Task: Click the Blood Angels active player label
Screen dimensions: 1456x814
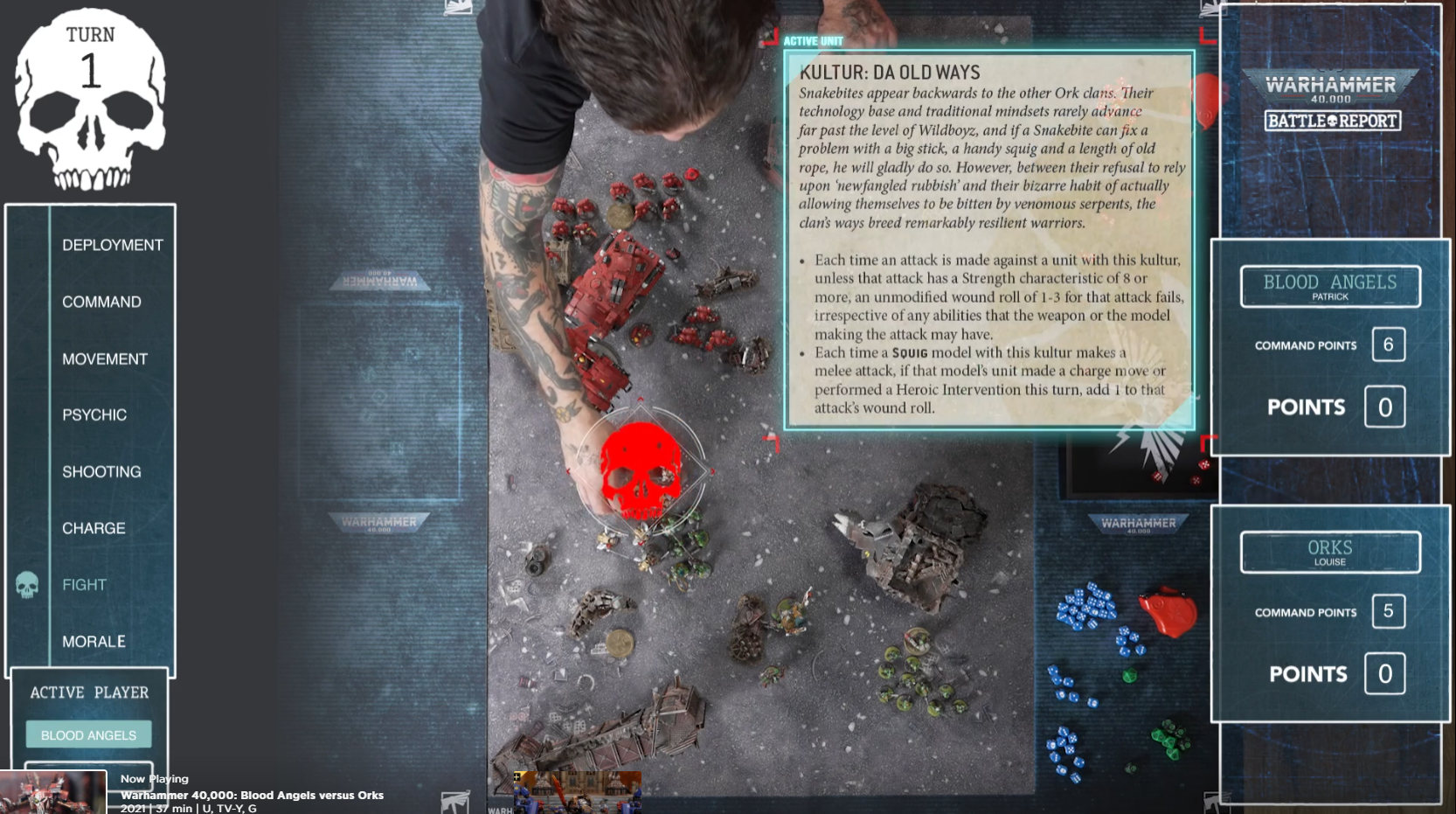Action: (x=88, y=734)
